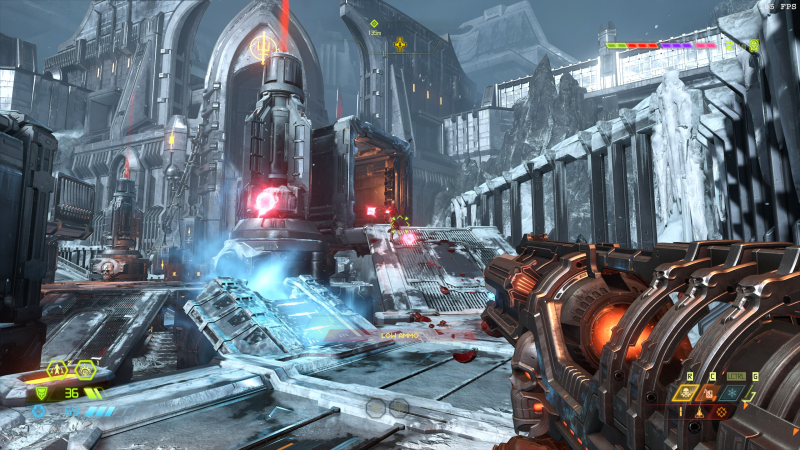Image resolution: width=800 pixels, height=450 pixels.
Task: Click the hexagon icon with standing figure
Action: point(59,368)
